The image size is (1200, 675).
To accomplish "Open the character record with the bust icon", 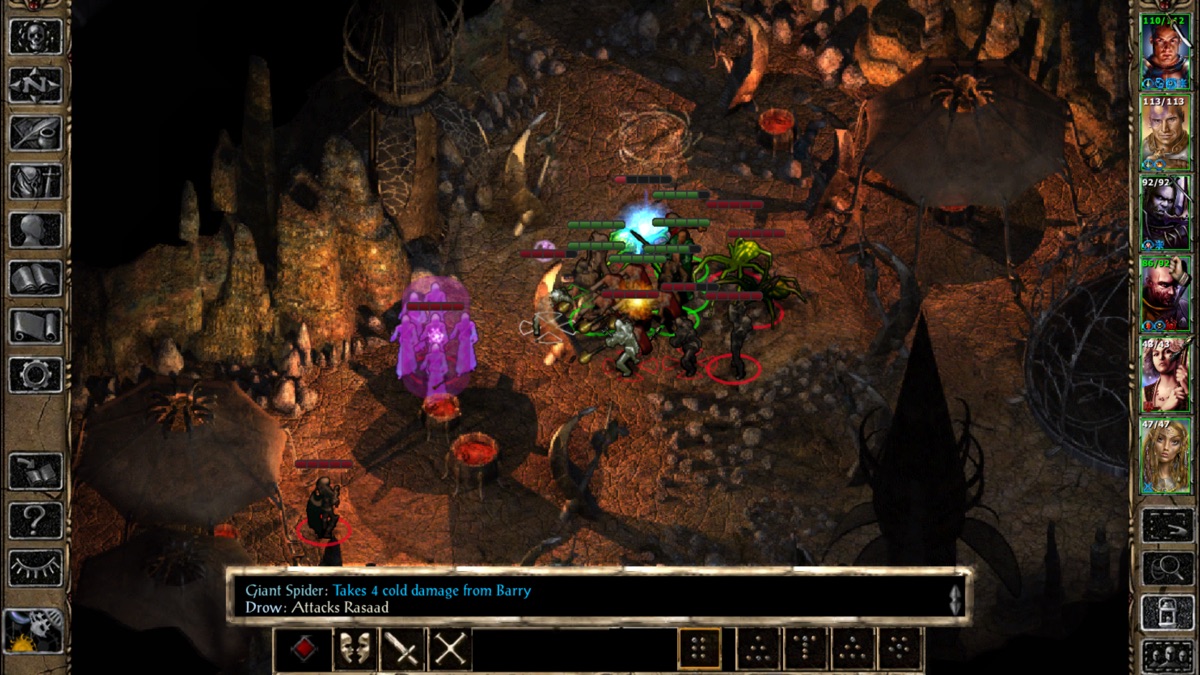I will (x=36, y=230).
